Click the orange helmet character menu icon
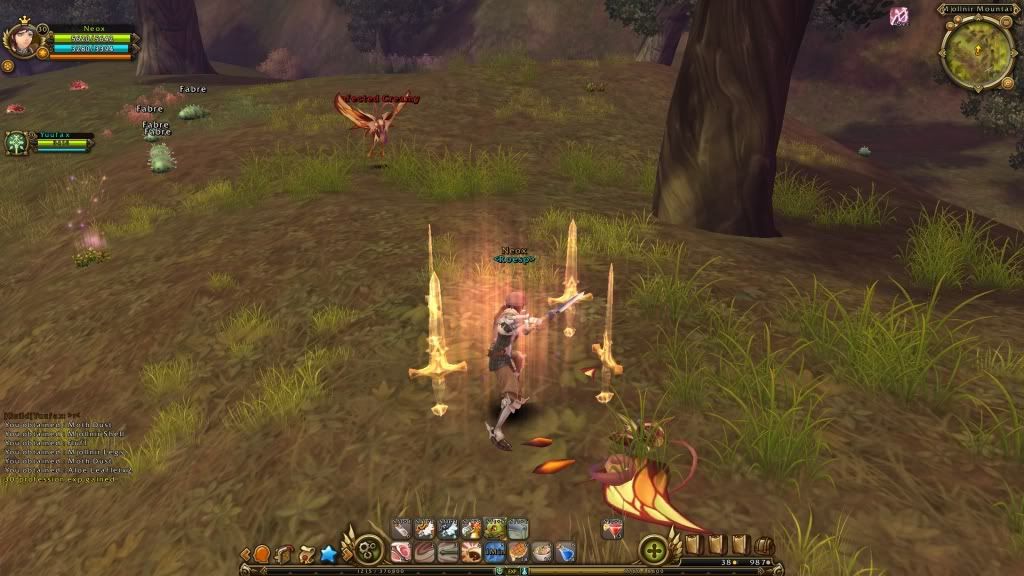Viewport: 1024px width, 576px height. pyautogui.click(x=262, y=553)
